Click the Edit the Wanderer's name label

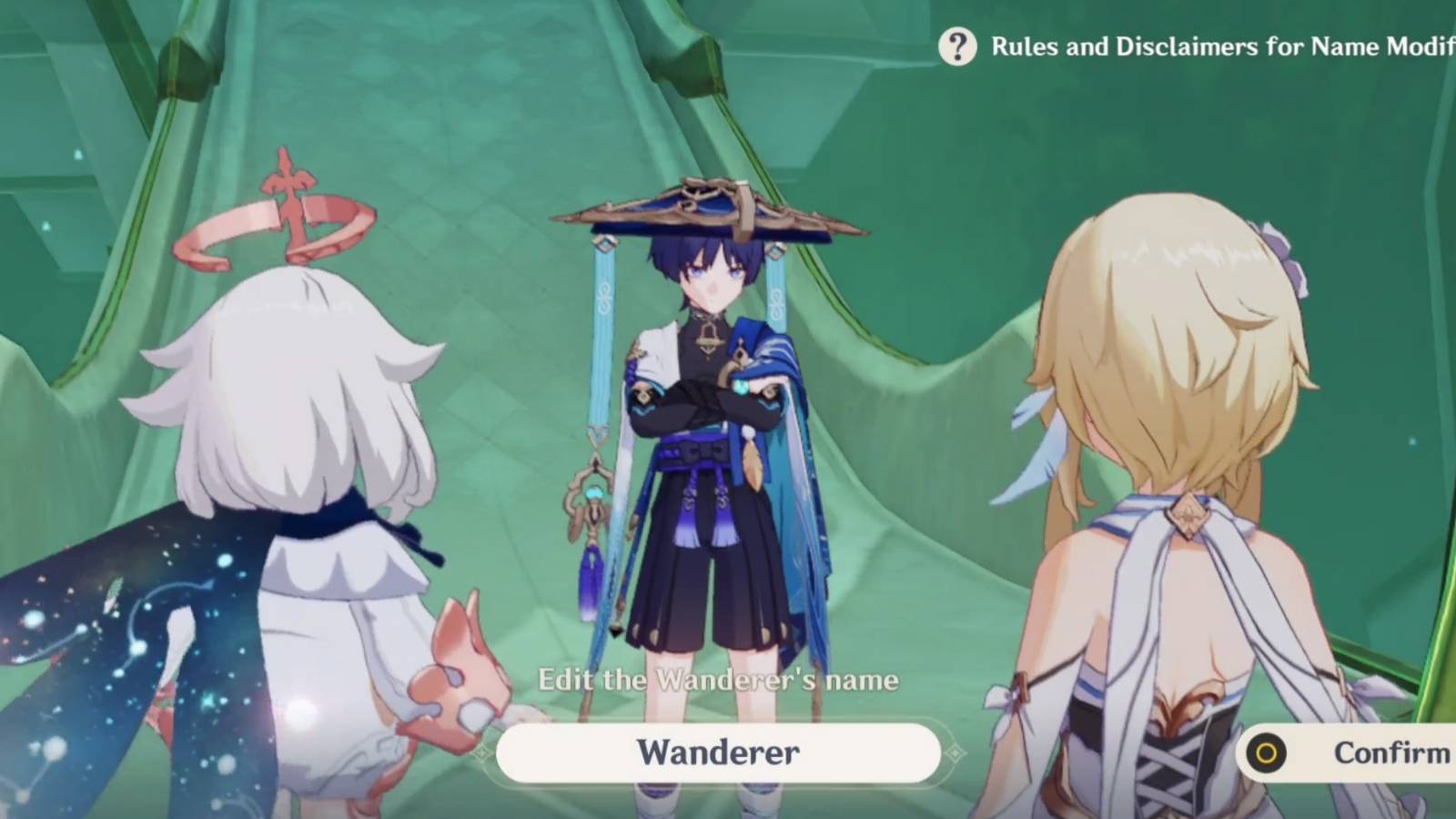pyautogui.click(x=719, y=679)
